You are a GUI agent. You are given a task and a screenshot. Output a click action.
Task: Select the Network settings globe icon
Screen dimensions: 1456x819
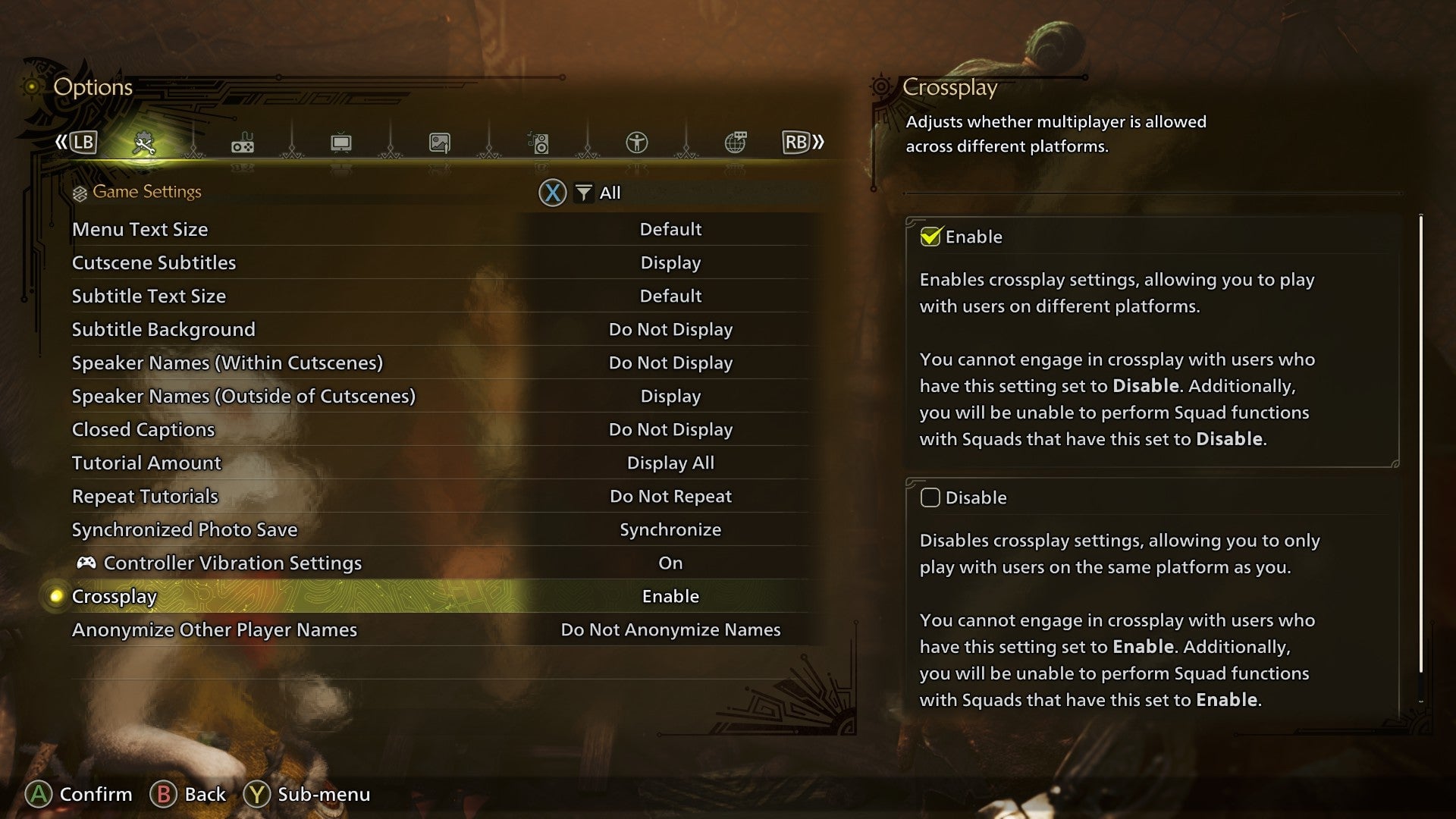pos(736,143)
